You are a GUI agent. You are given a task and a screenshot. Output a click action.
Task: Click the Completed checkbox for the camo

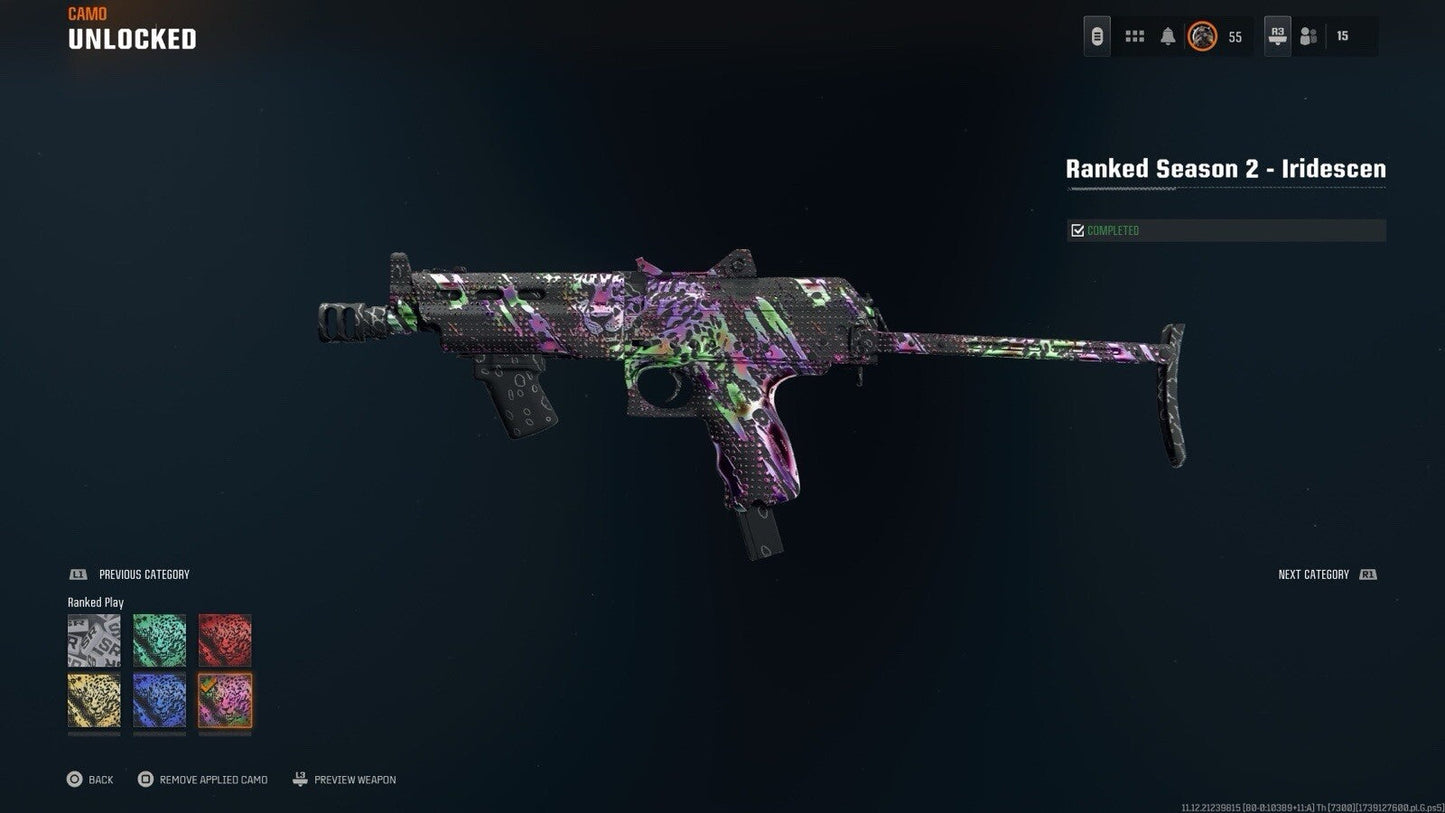(x=1077, y=229)
